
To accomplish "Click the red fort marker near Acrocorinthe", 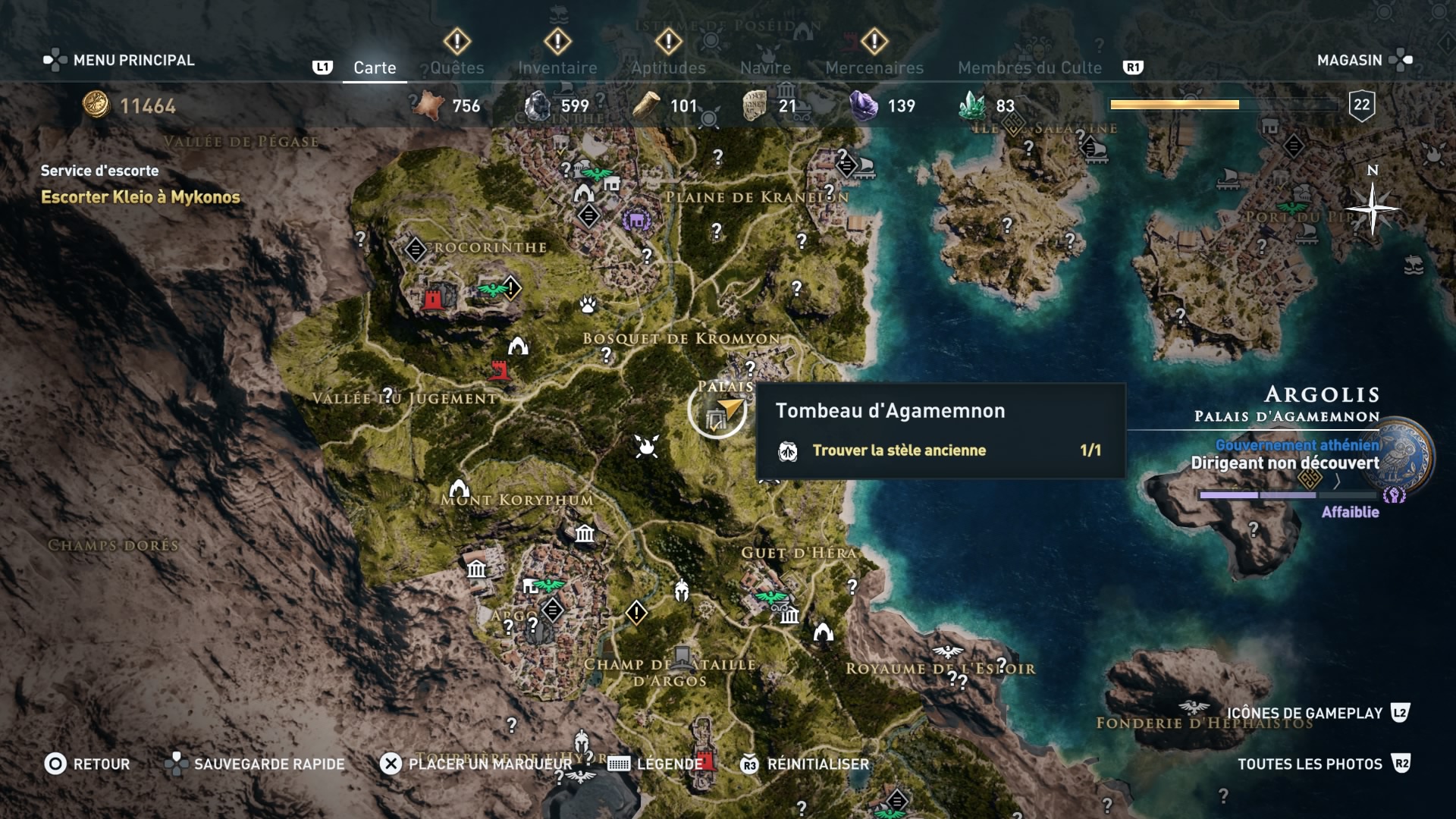I will point(433,299).
